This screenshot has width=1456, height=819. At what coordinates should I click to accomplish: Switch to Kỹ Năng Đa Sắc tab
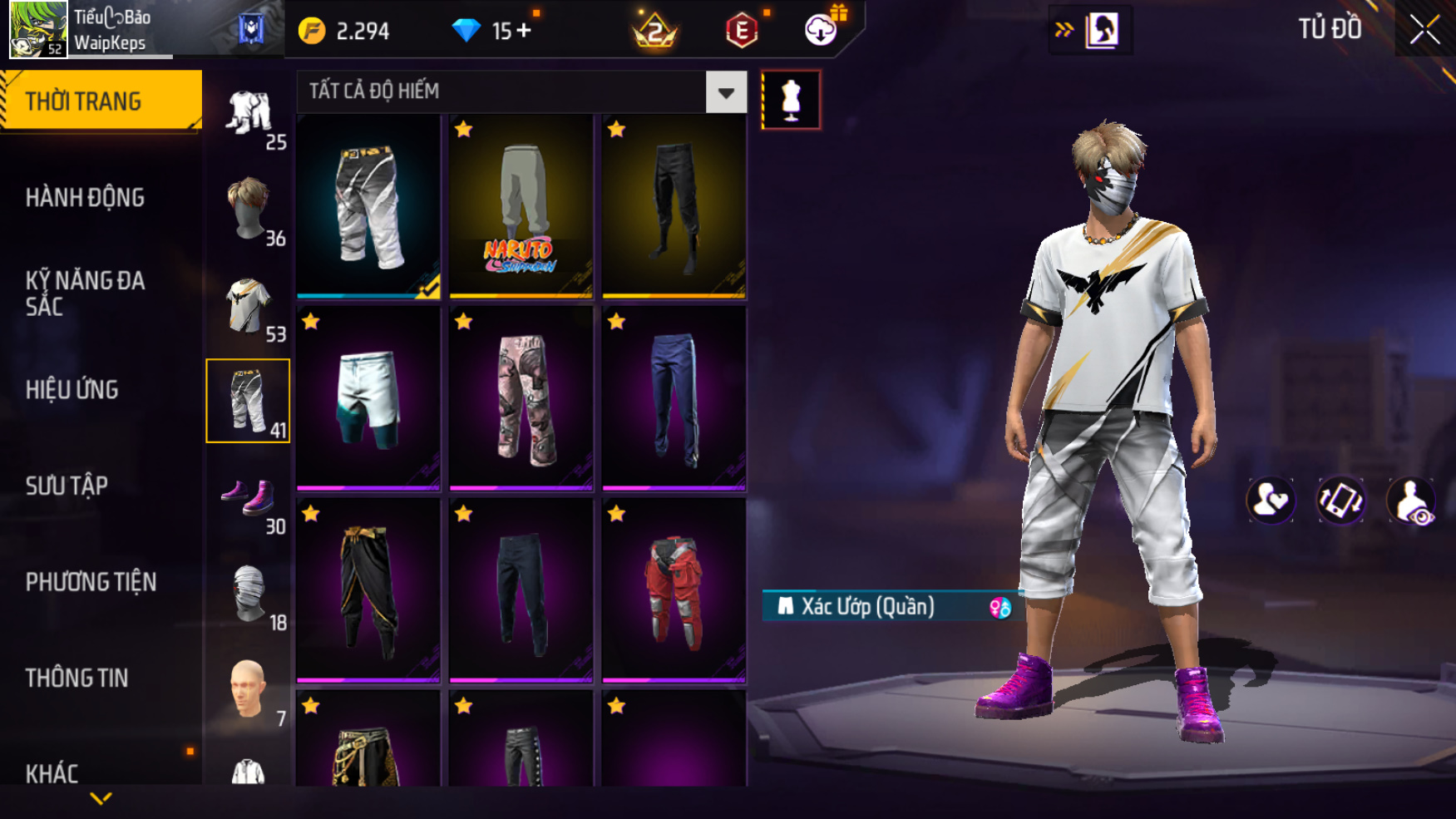[x=85, y=294]
